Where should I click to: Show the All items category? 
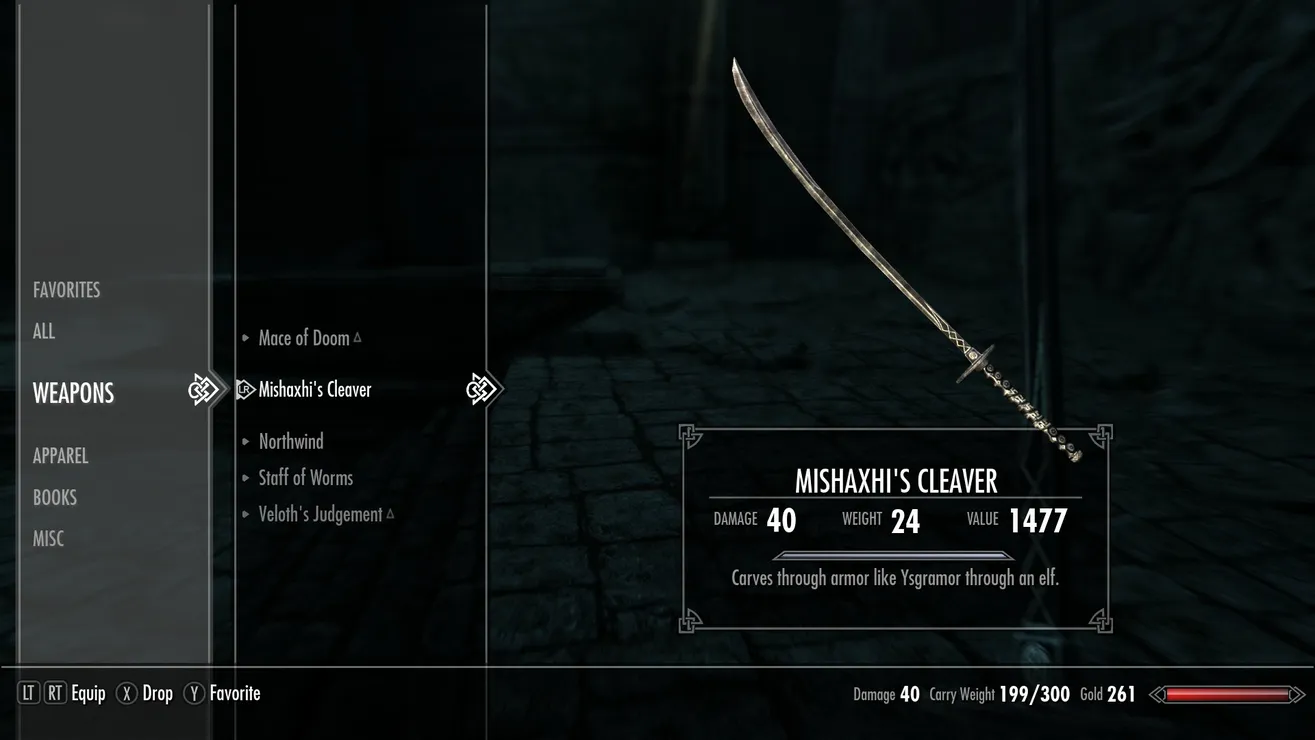(x=44, y=331)
